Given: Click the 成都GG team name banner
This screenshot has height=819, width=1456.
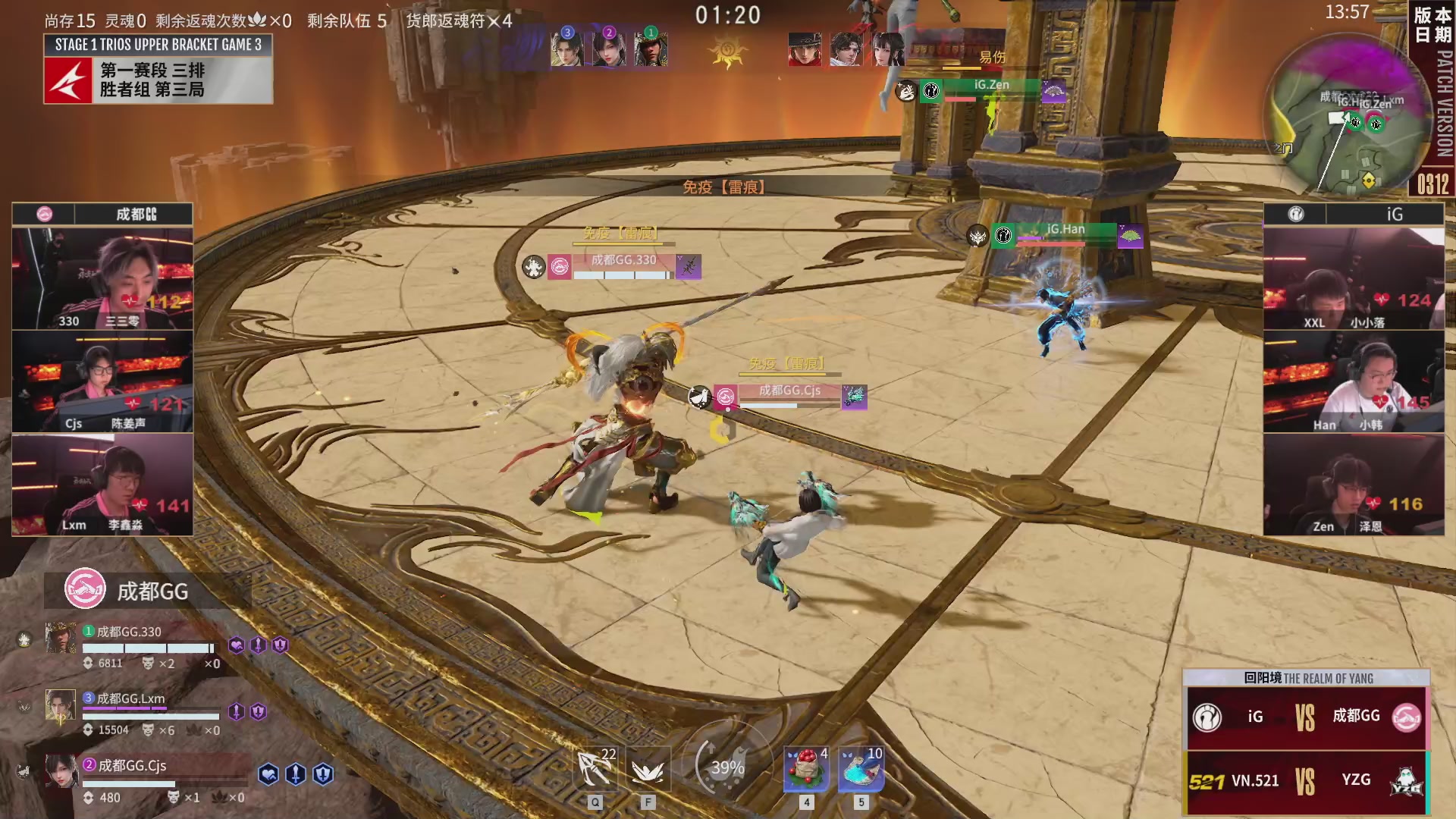Looking at the screenshot, I should click(147, 591).
